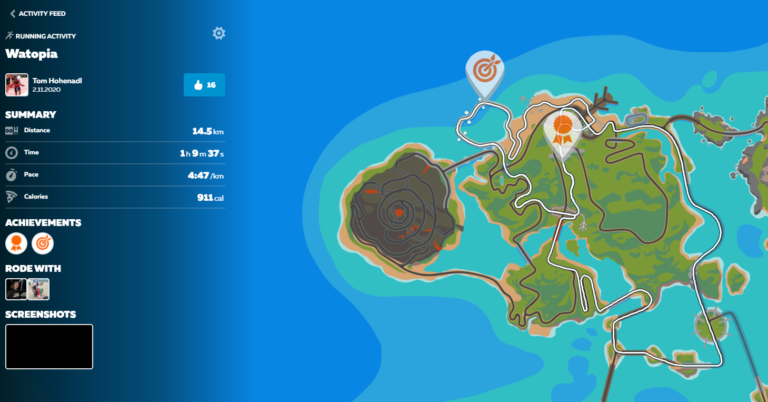This screenshot has height=402, width=768.
Task: Click the blue target map marker
Action: click(x=485, y=71)
